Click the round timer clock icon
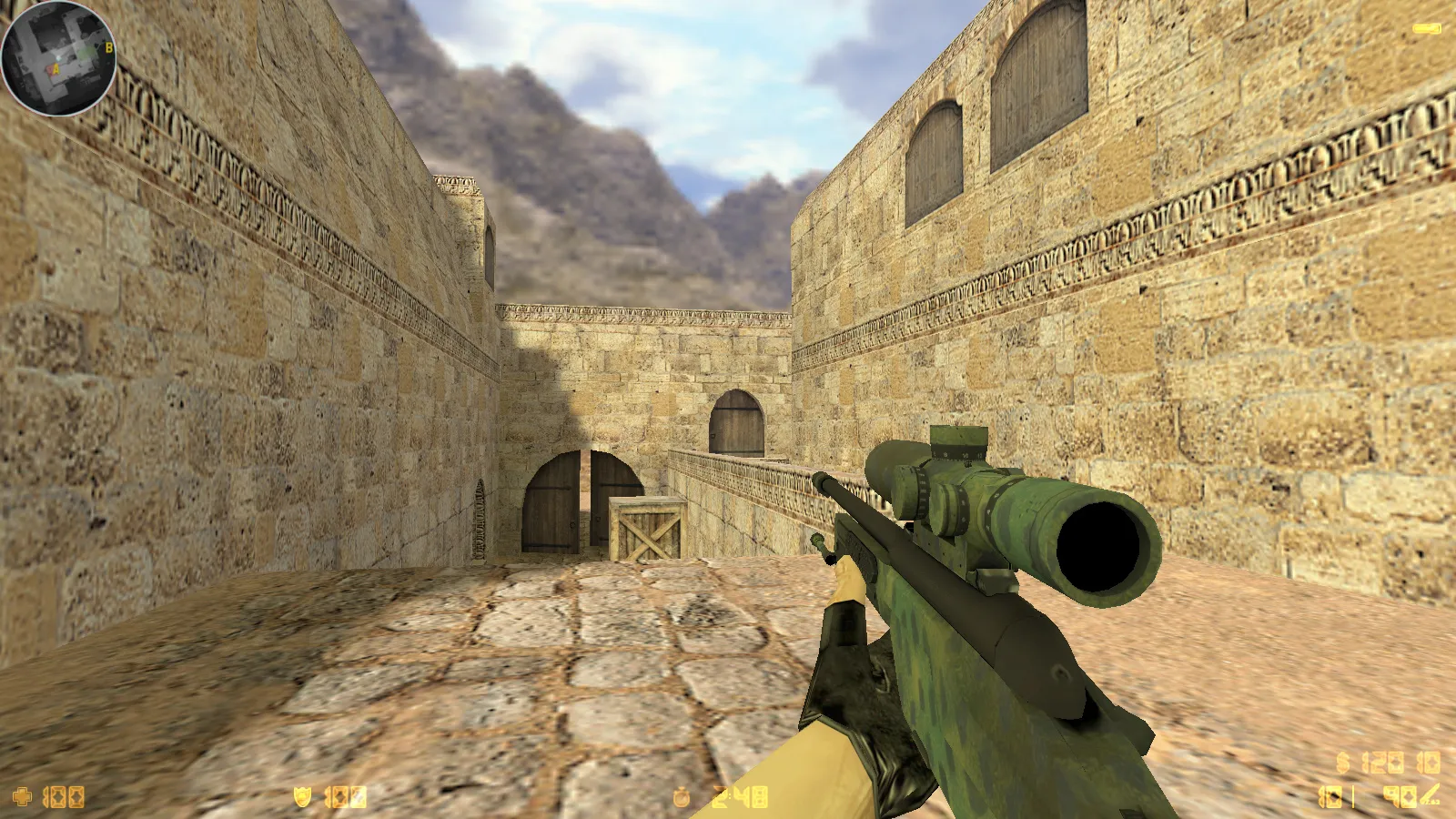 click(x=682, y=798)
